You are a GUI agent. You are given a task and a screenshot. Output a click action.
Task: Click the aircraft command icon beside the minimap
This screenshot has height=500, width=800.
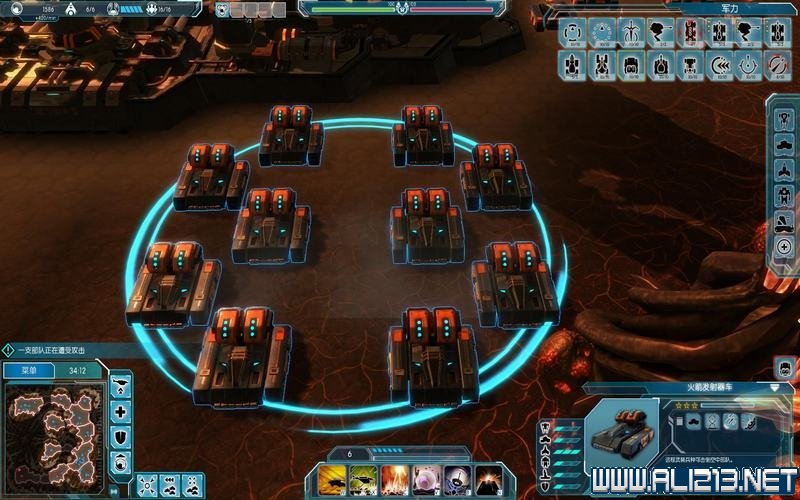(121, 385)
